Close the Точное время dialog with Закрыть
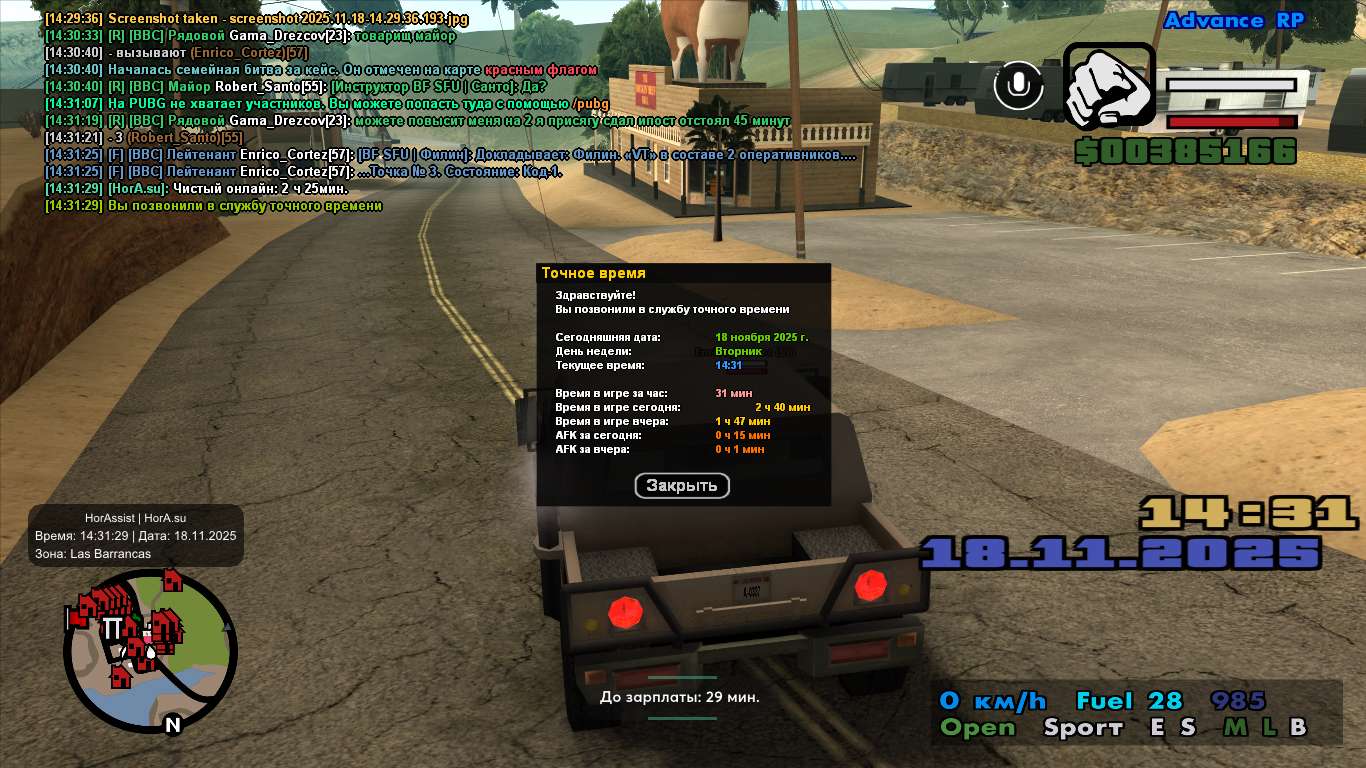Viewport: 1366px width, 768px height. click(x=682, y=486)
